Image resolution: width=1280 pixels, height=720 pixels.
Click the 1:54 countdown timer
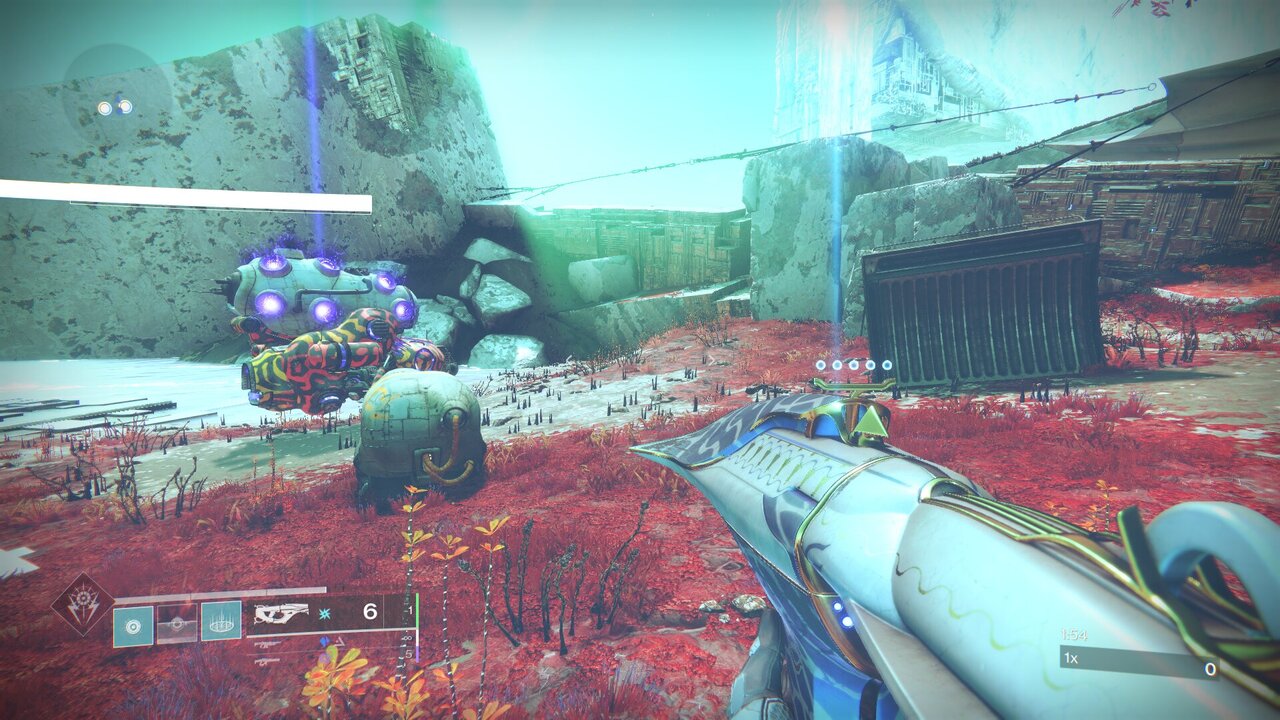[x=1074, y=635]
